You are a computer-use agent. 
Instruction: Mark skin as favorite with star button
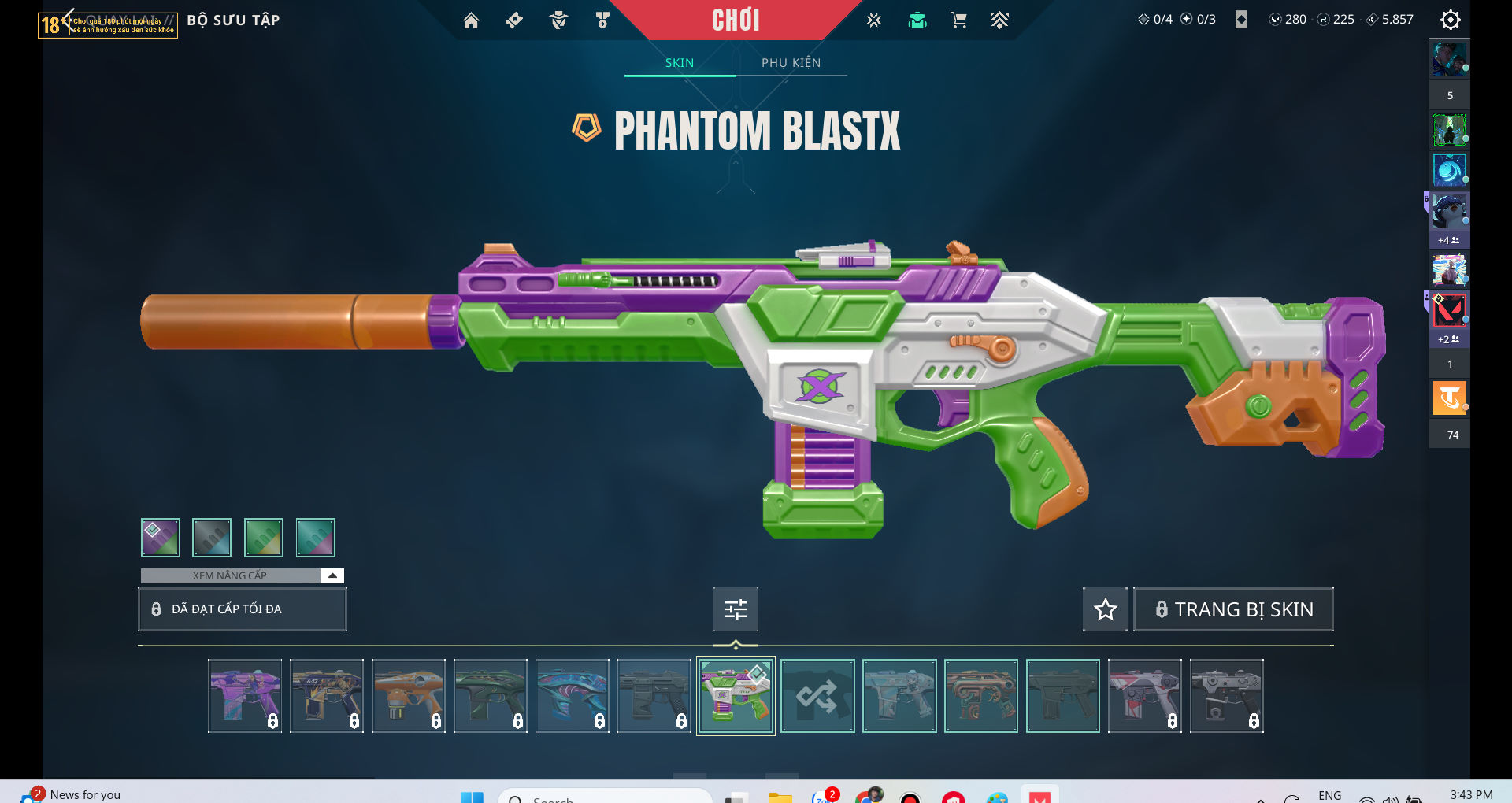(1105, 609)
